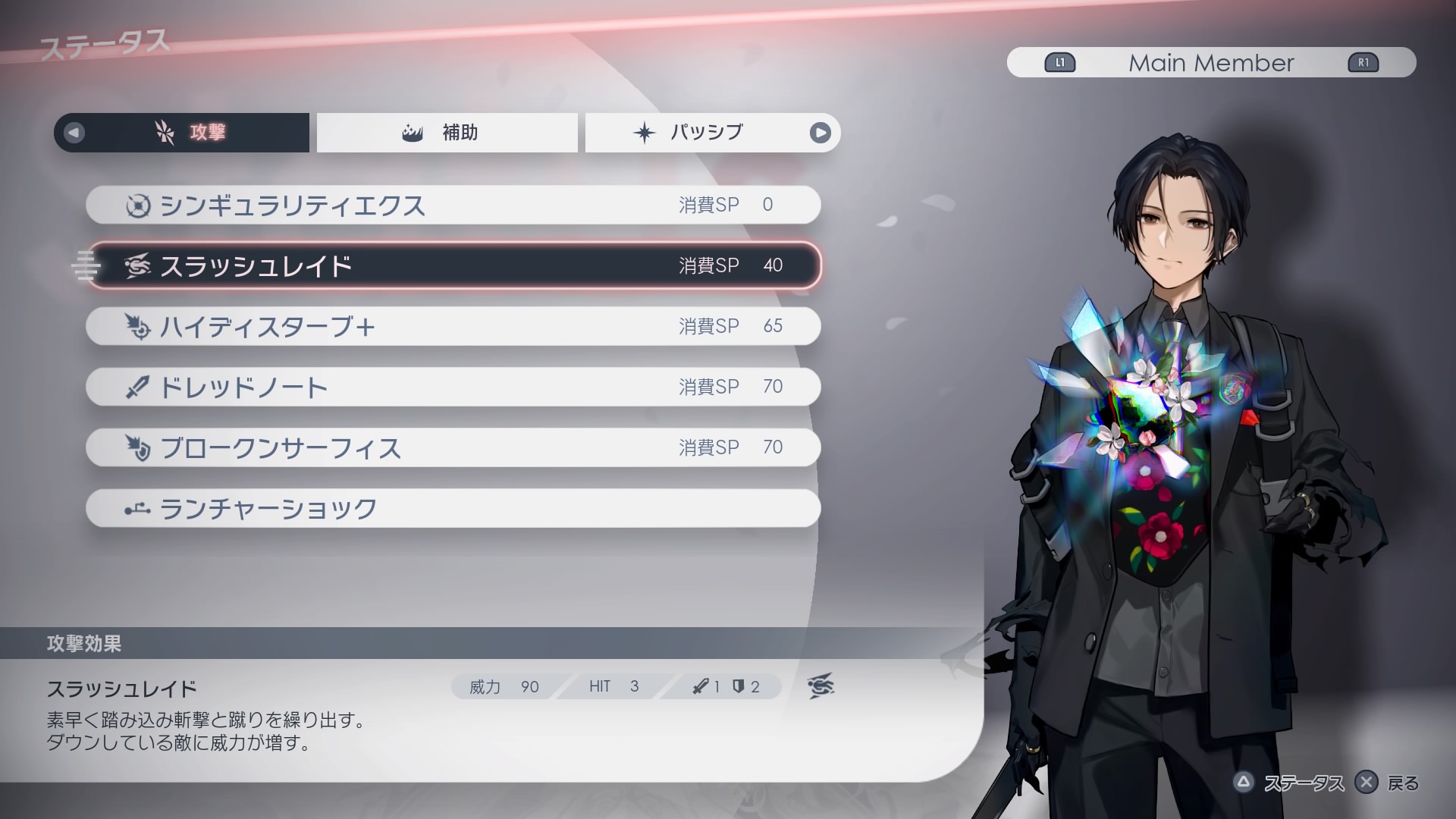
Task: Click the left arrow on the skill tabs
Action: click(74, 133)
